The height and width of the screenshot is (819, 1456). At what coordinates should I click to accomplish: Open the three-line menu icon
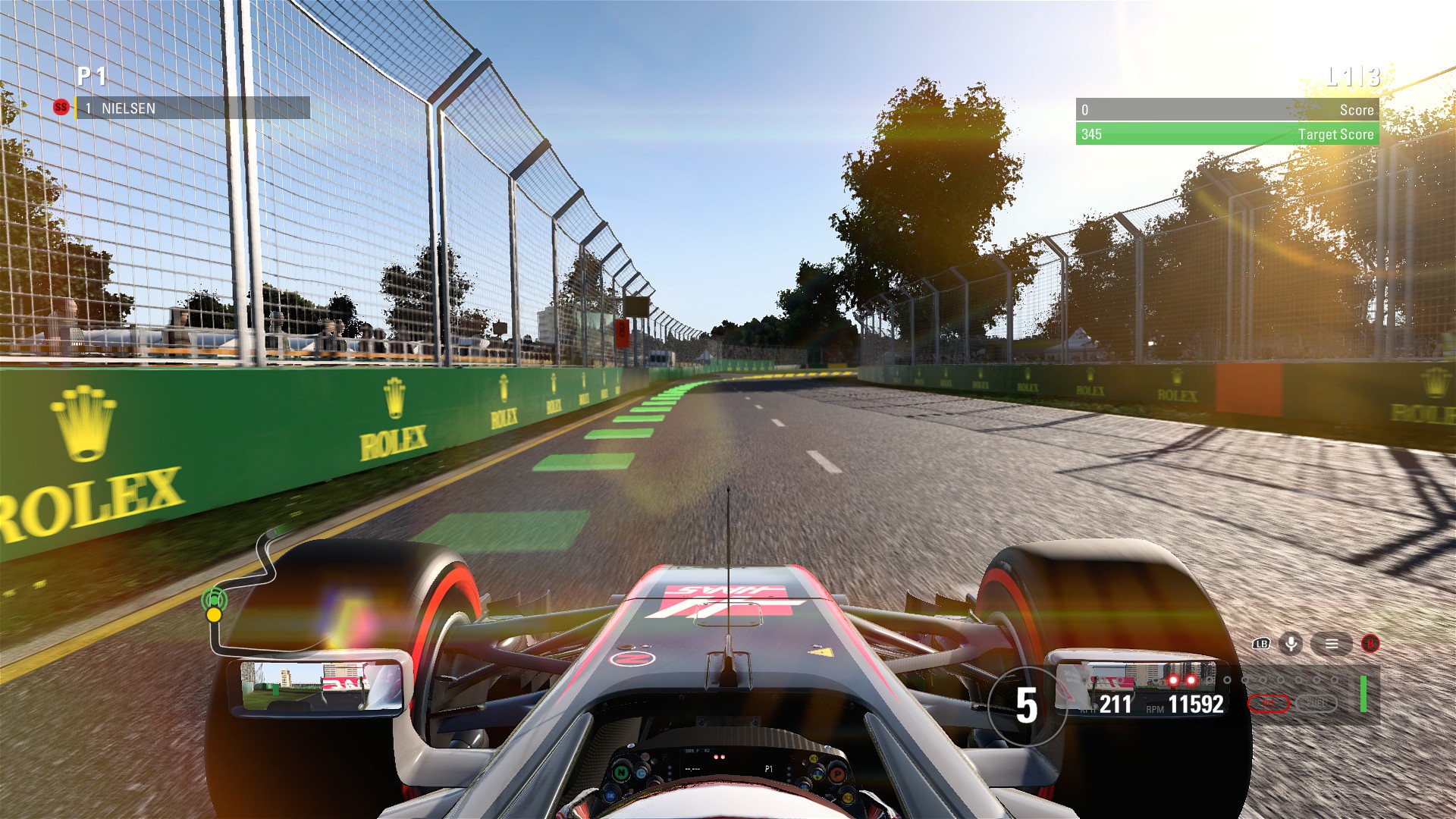[1332, 644]
